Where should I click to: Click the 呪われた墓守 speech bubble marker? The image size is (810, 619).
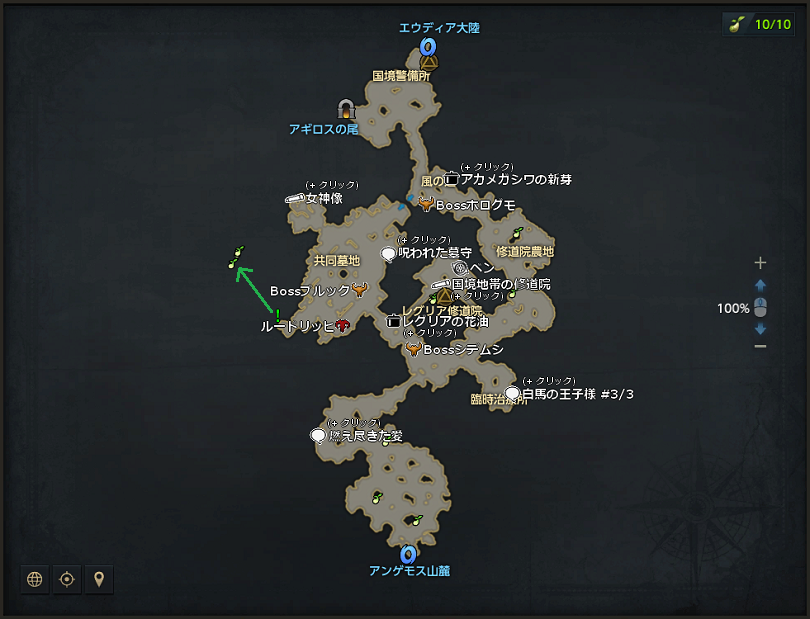[x=389, y=254]
